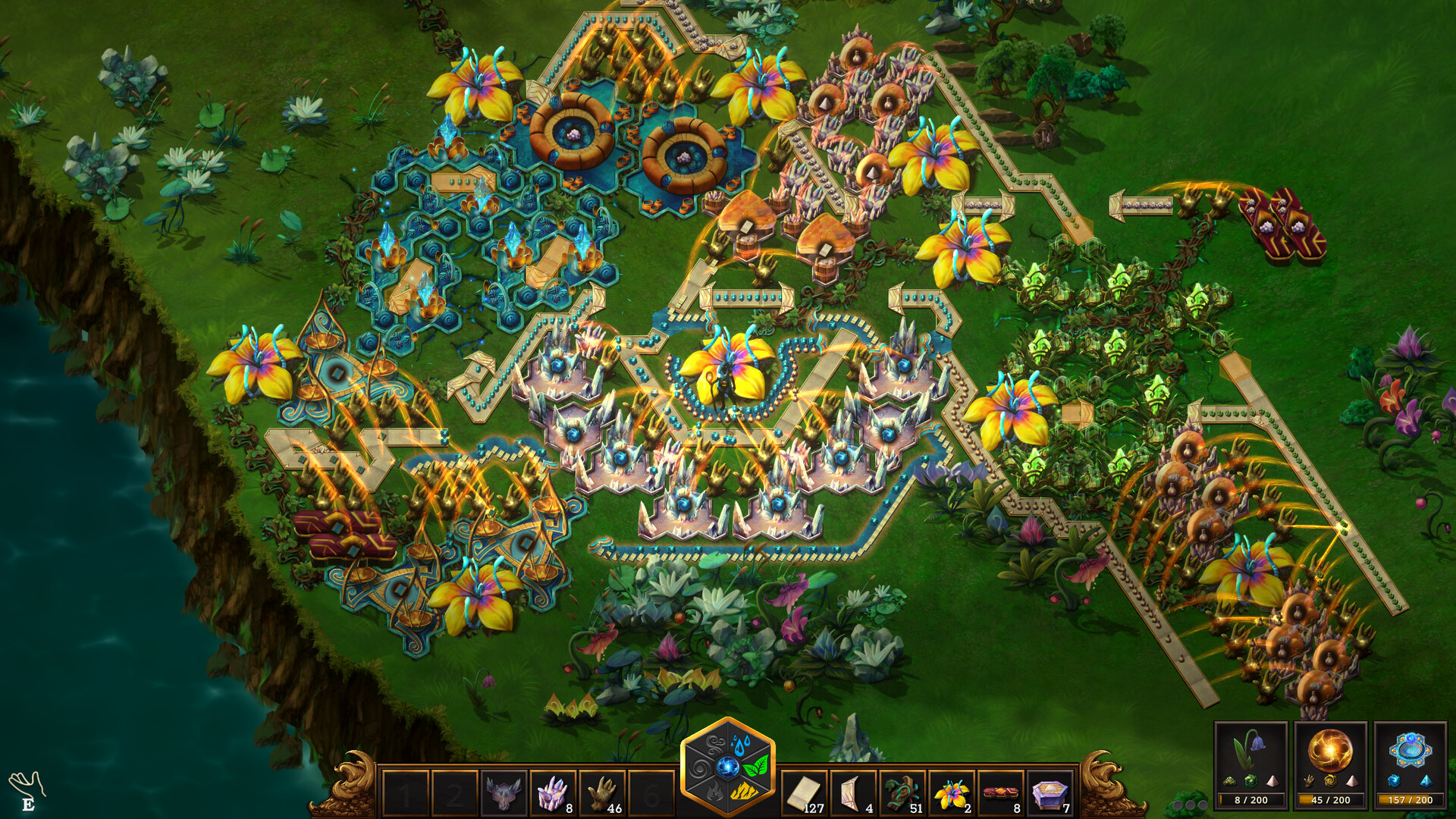Activate the yellow sand element segment
Image resolution: width=1456 pixels, height=819 pixels.
point(743,792)
